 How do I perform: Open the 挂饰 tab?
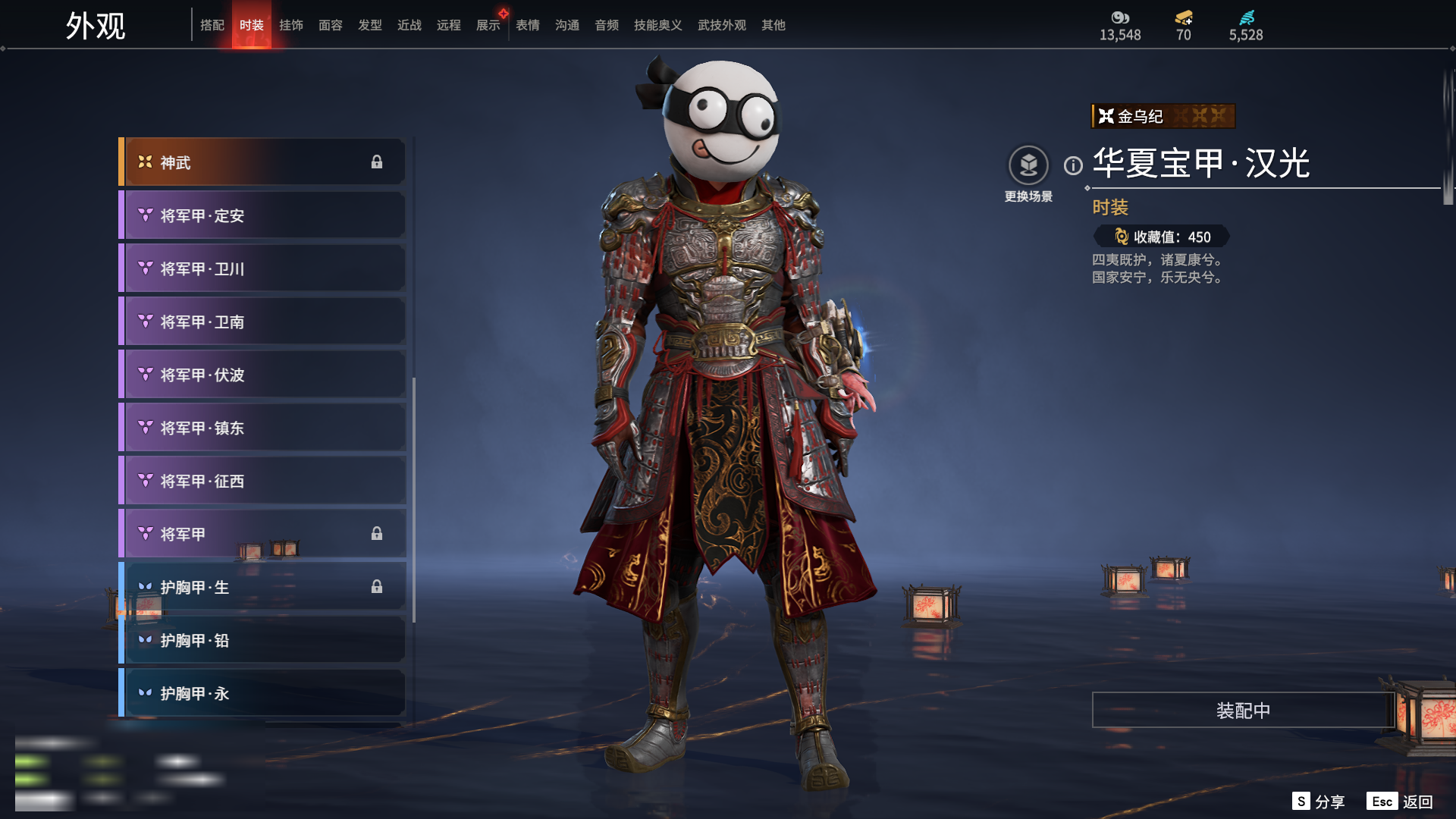click(x=291, y=25)
